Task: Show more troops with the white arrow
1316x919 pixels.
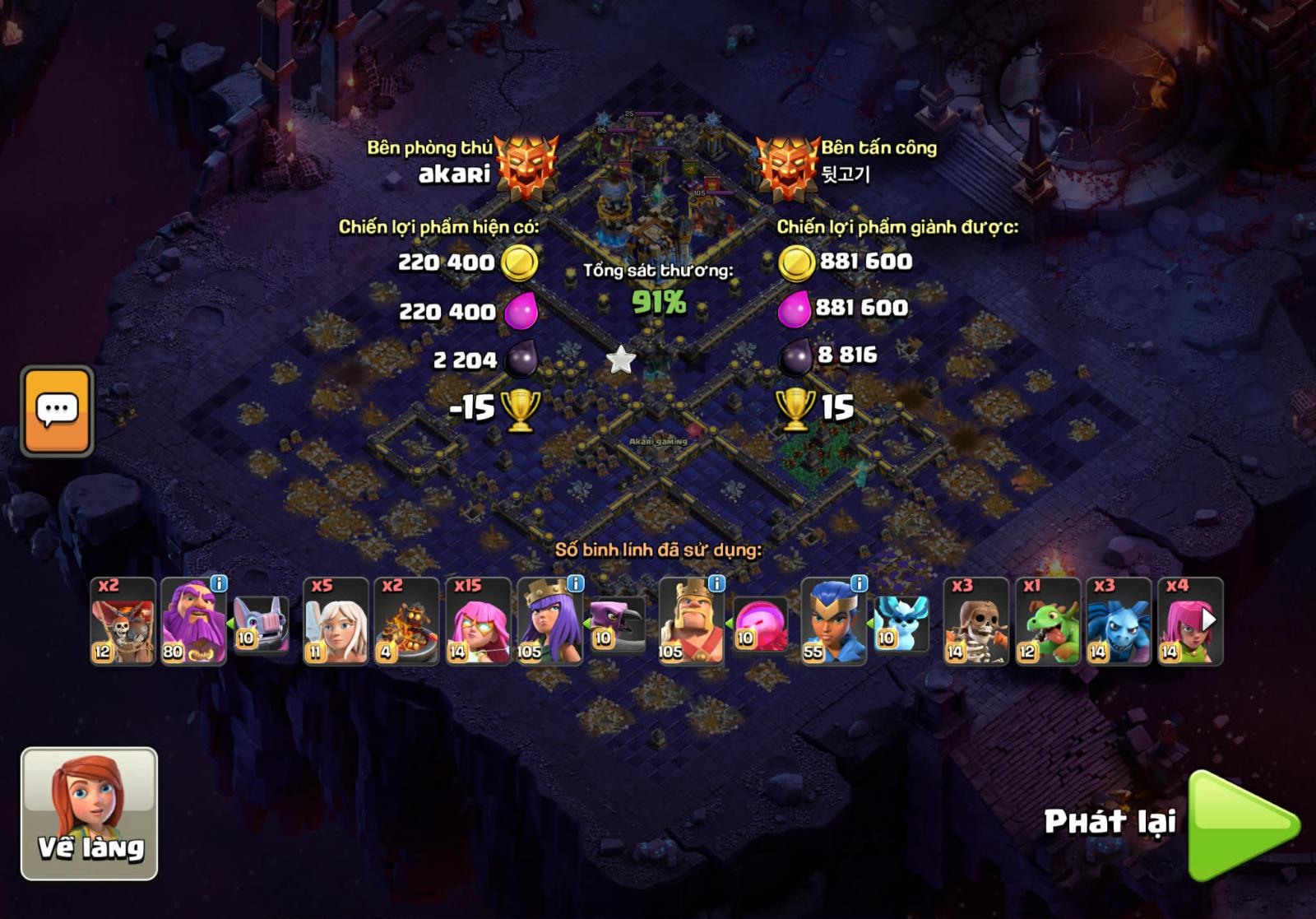Action: click(x=1208, y=619)
